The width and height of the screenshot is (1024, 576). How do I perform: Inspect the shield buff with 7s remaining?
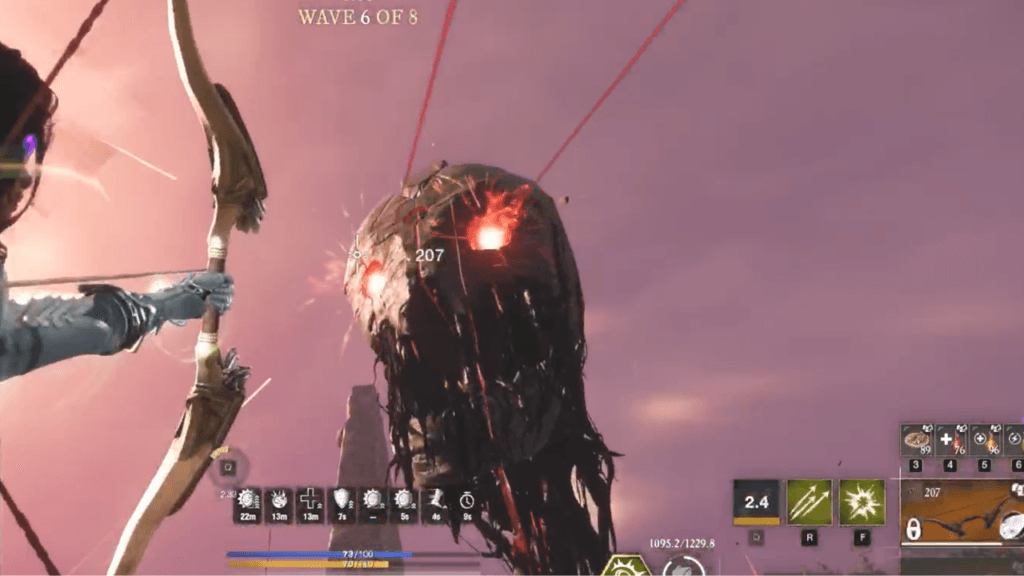point(342,502)
